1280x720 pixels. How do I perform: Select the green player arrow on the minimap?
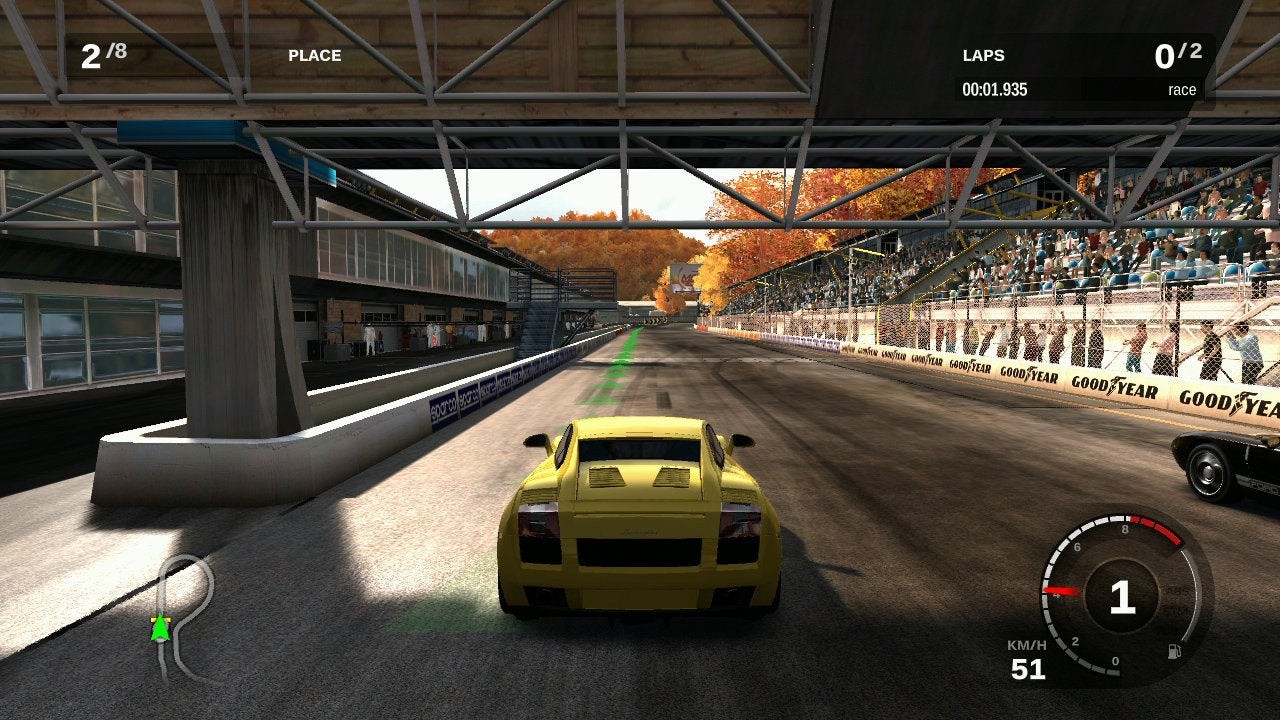pyautogui.click(x=159, y=628)
